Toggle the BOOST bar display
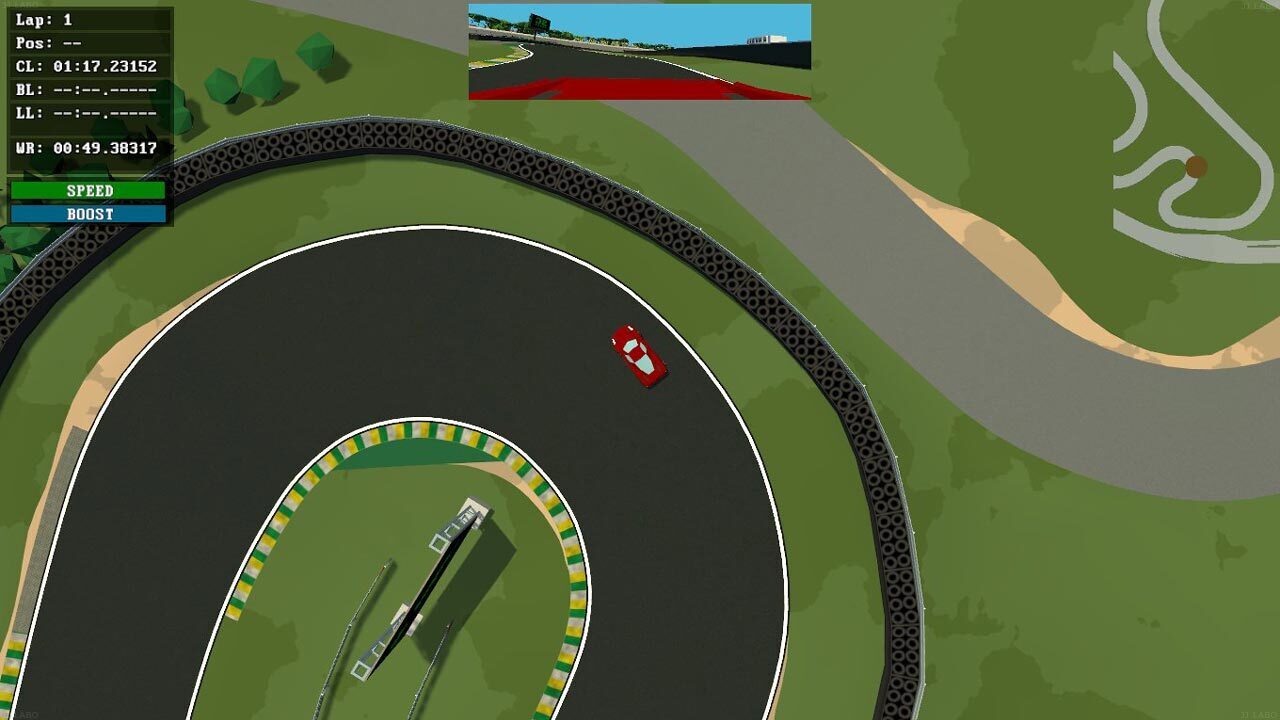This screenshot has width=1280, height=720. [x=90, y=212]
